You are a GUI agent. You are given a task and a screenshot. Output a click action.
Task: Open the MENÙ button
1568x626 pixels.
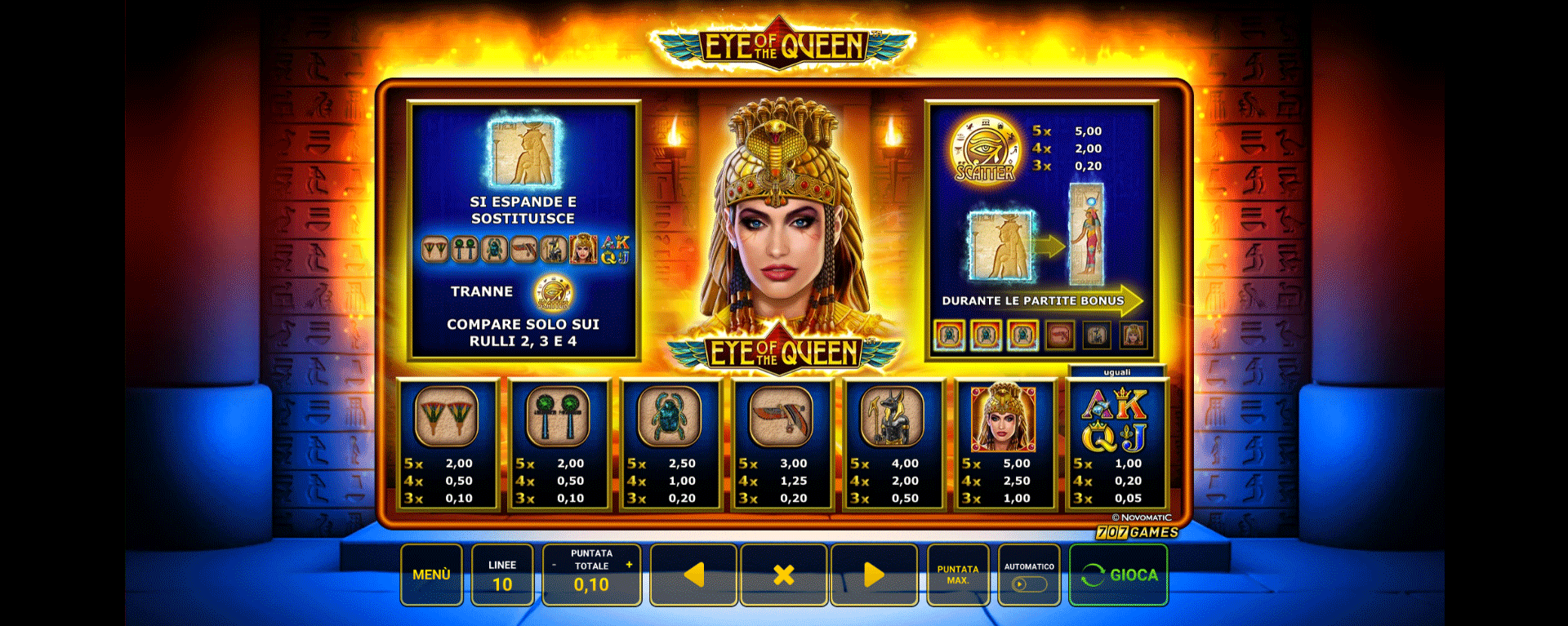coord(431,575)
